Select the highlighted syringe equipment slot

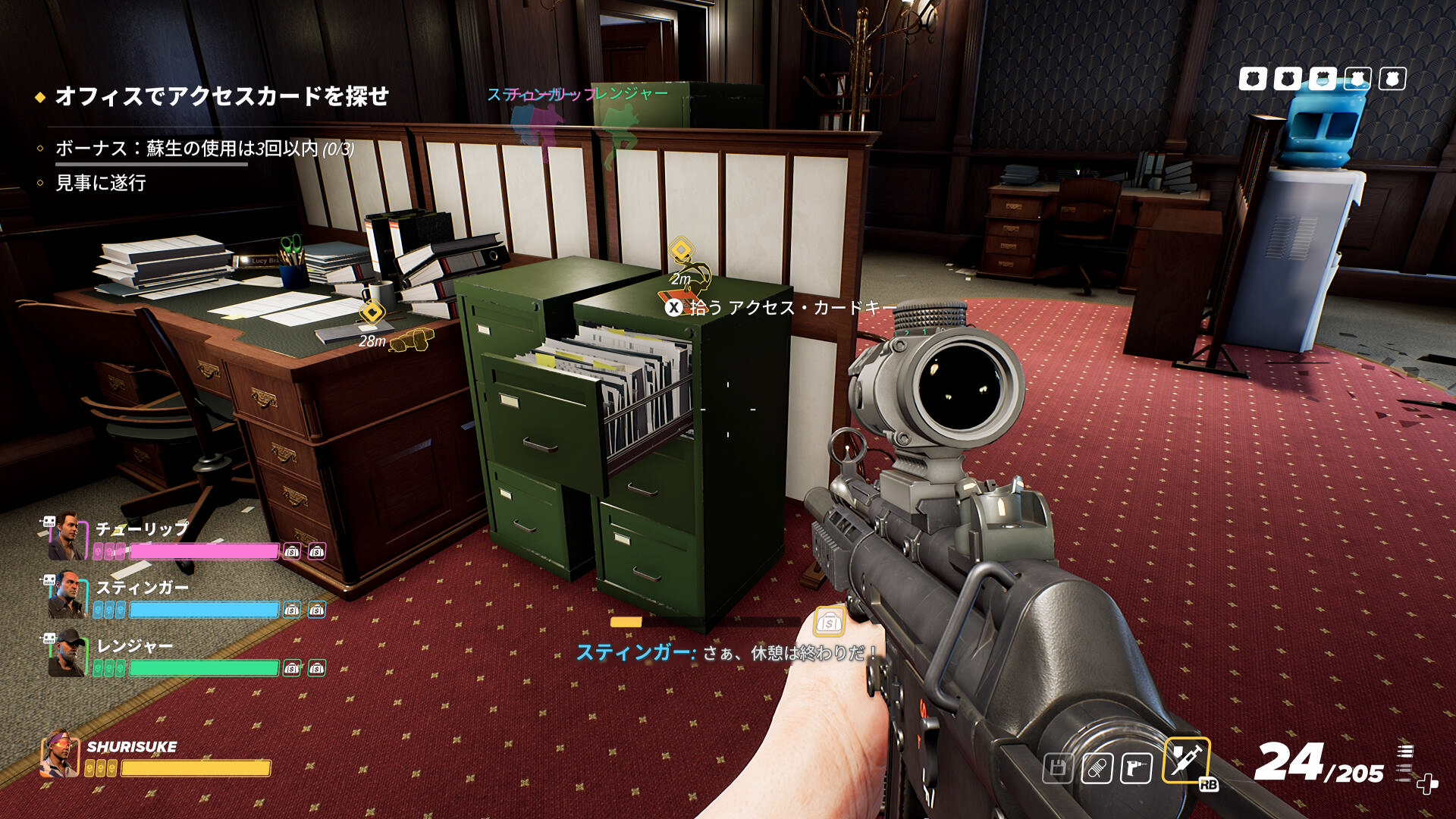[1185, 759]
